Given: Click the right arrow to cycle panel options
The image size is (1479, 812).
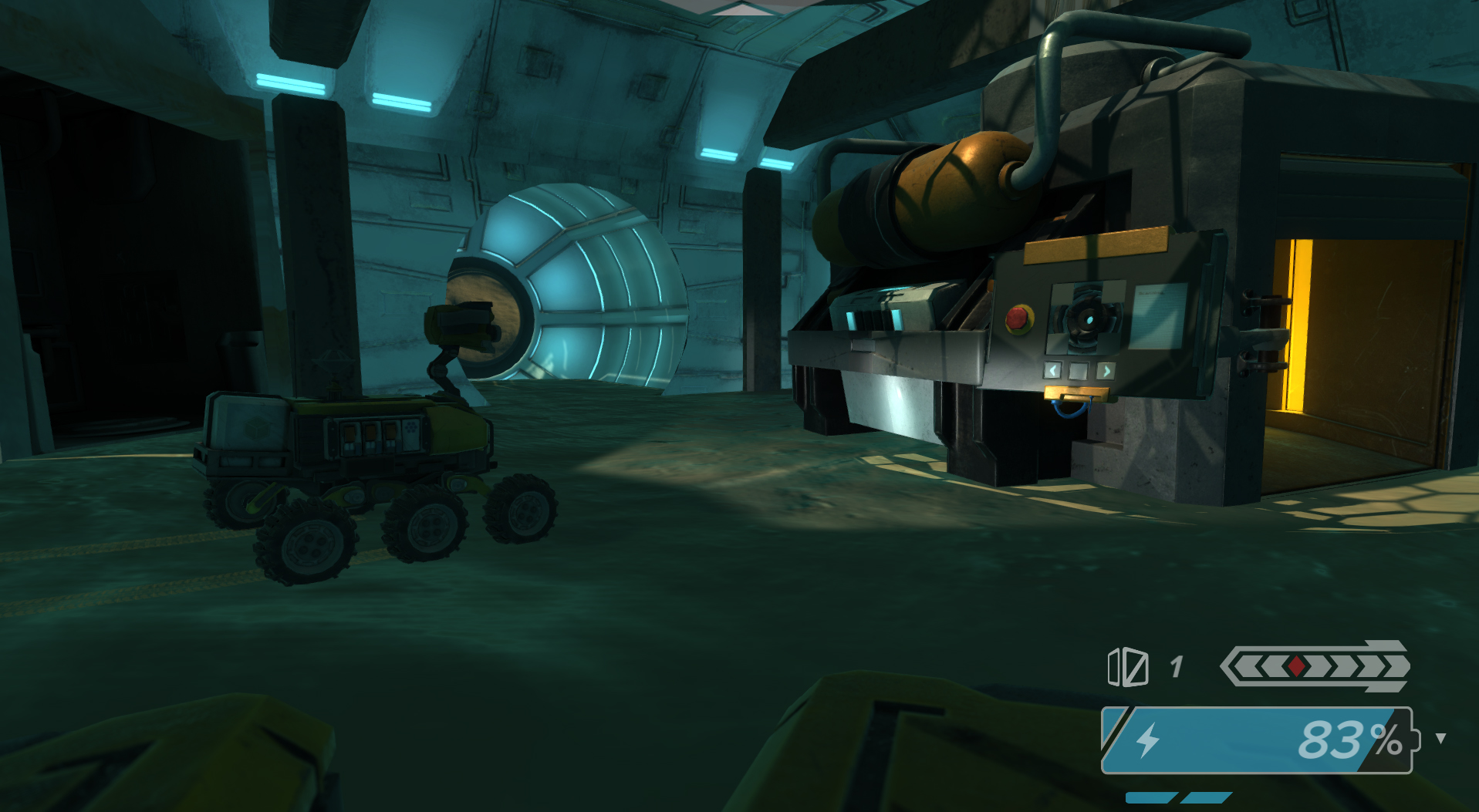Looking at the screenshot, I should point(1108,371).
